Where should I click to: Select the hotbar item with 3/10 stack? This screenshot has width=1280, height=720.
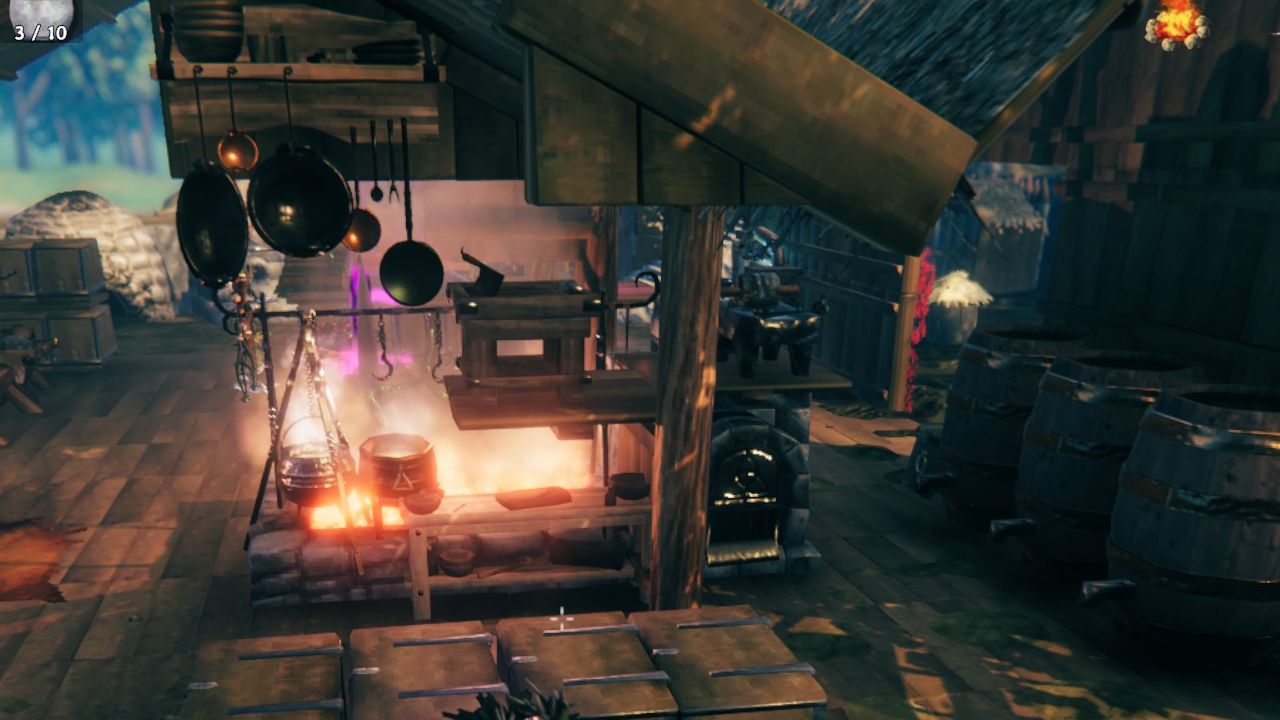40,18
